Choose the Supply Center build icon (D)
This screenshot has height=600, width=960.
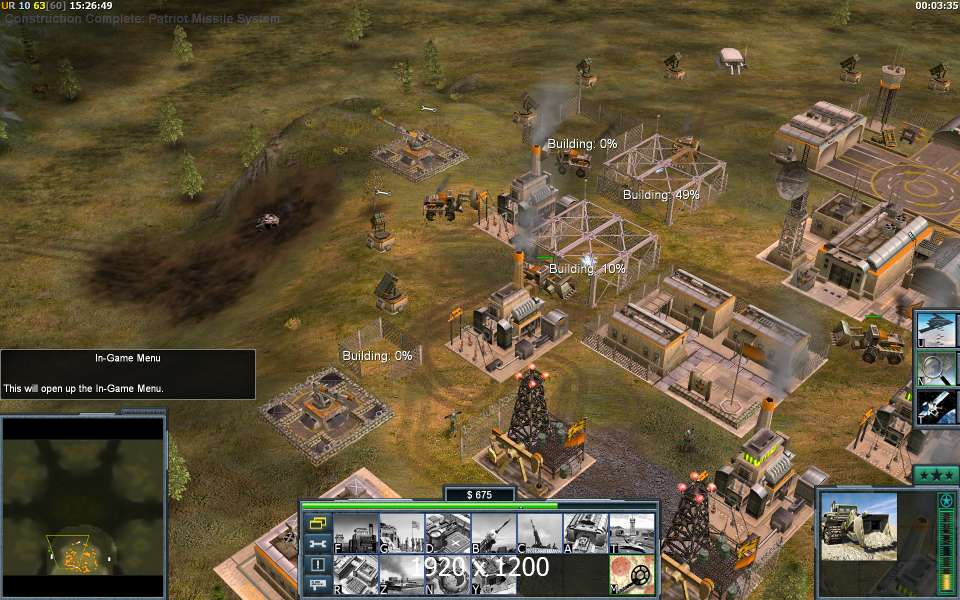coord(447,533)
